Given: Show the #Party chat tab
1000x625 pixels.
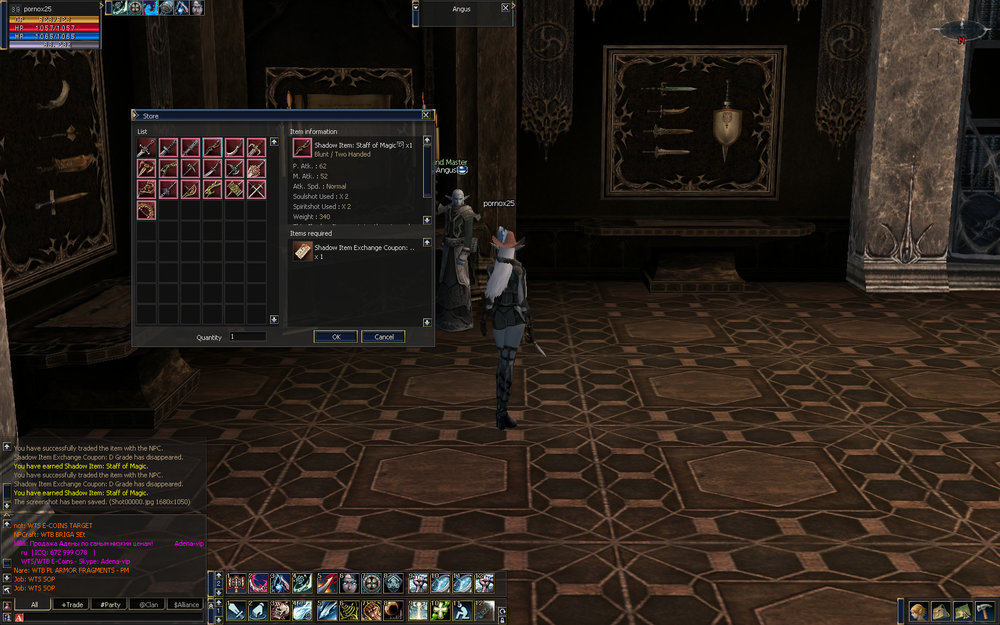Looking at the screenshot, I should coord(108,605).
